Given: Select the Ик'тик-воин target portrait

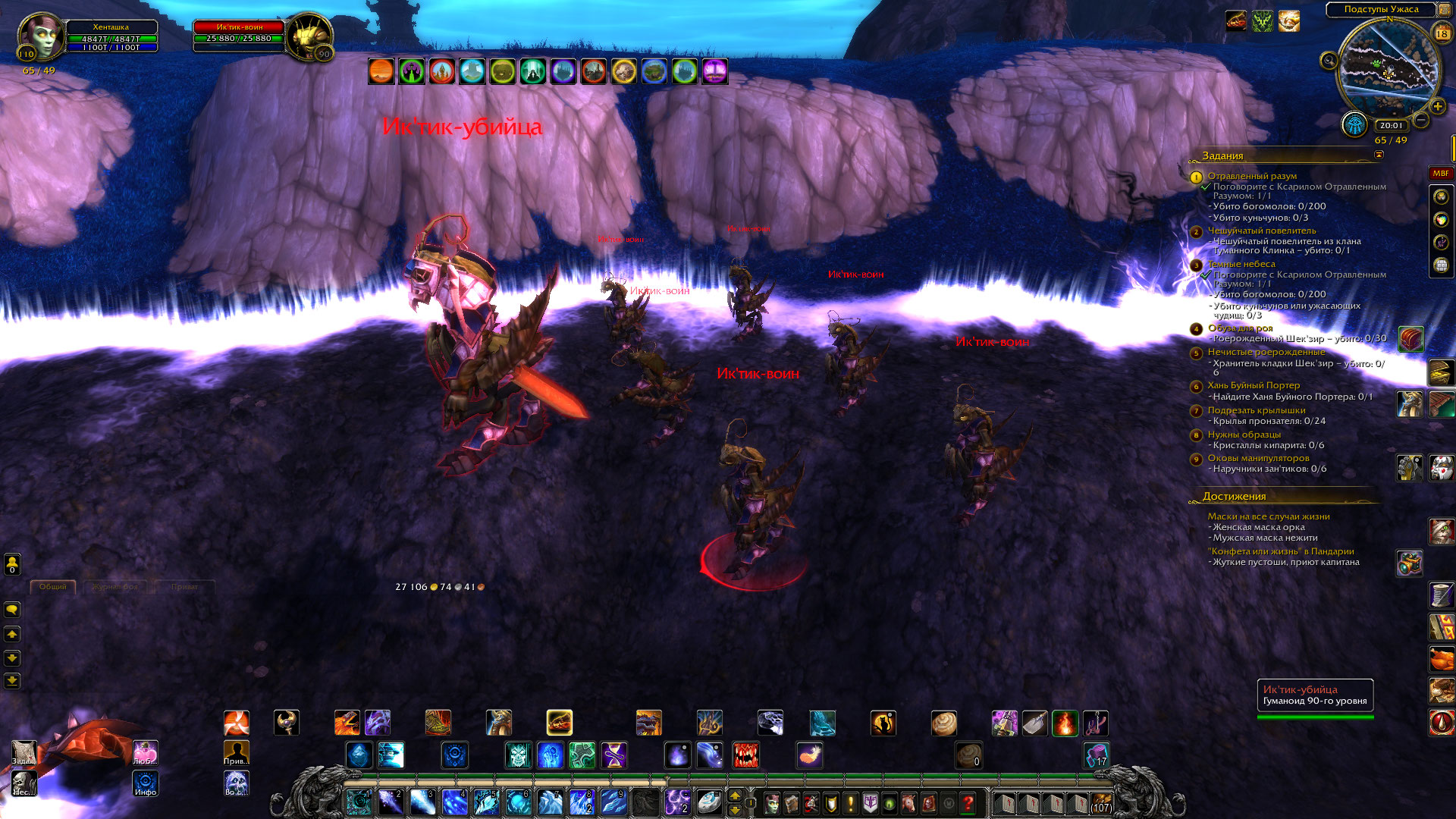Looking at the screenshot, I should pyautogui.click(x=309, y=36).
